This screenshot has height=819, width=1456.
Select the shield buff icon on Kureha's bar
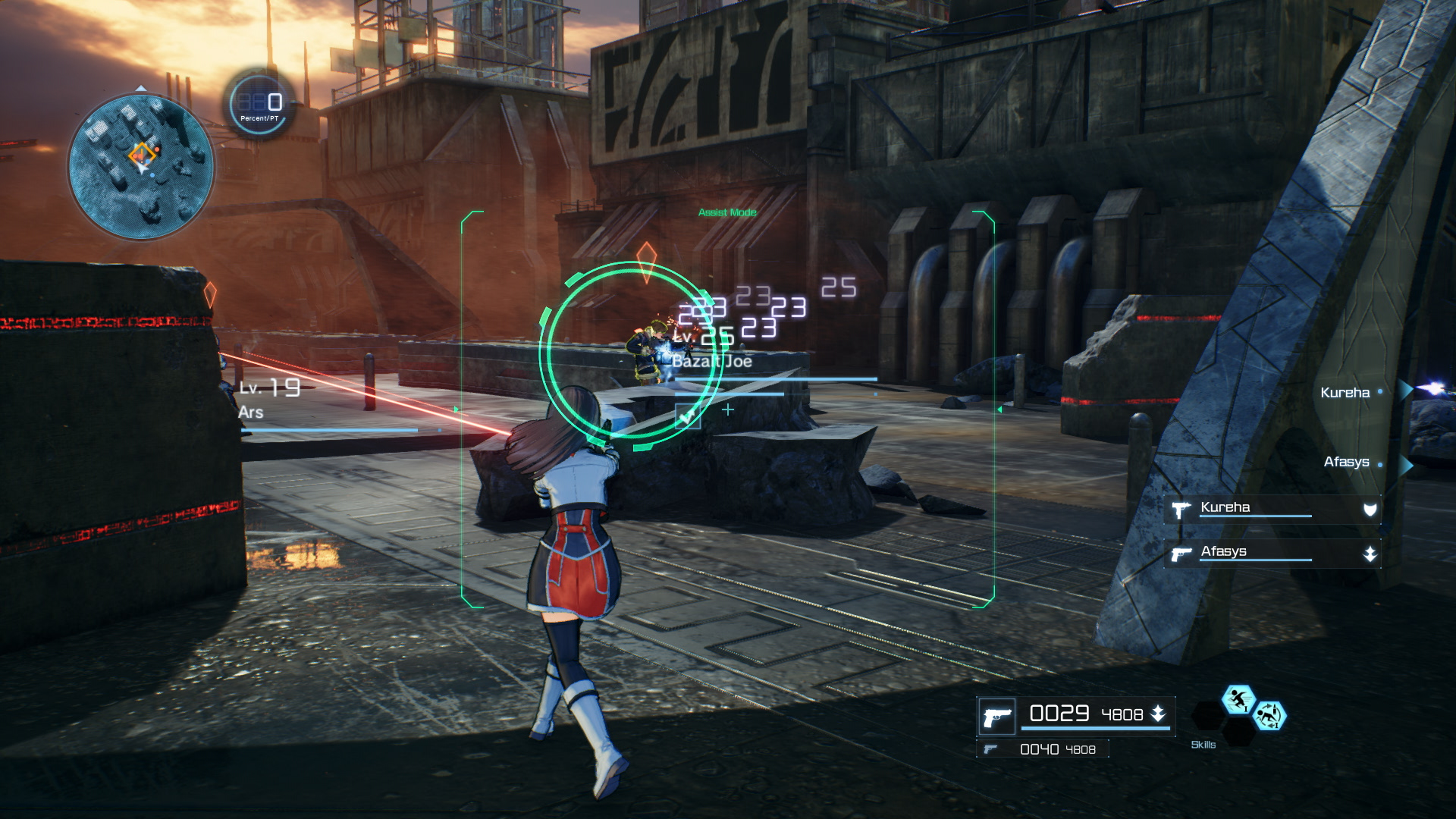click(1370, 508)
